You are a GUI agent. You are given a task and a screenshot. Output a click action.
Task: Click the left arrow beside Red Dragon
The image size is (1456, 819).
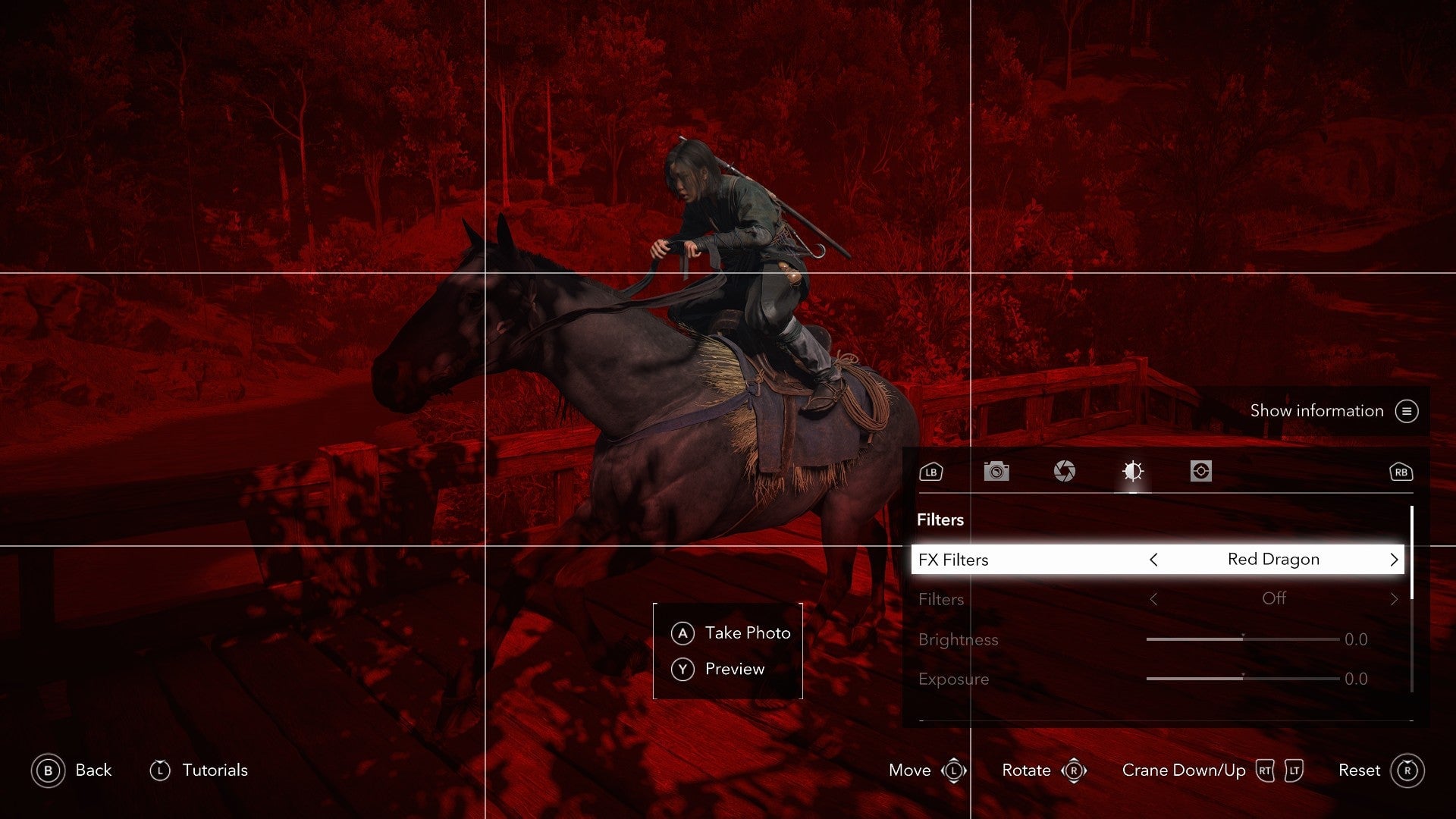click(1153, 560)
